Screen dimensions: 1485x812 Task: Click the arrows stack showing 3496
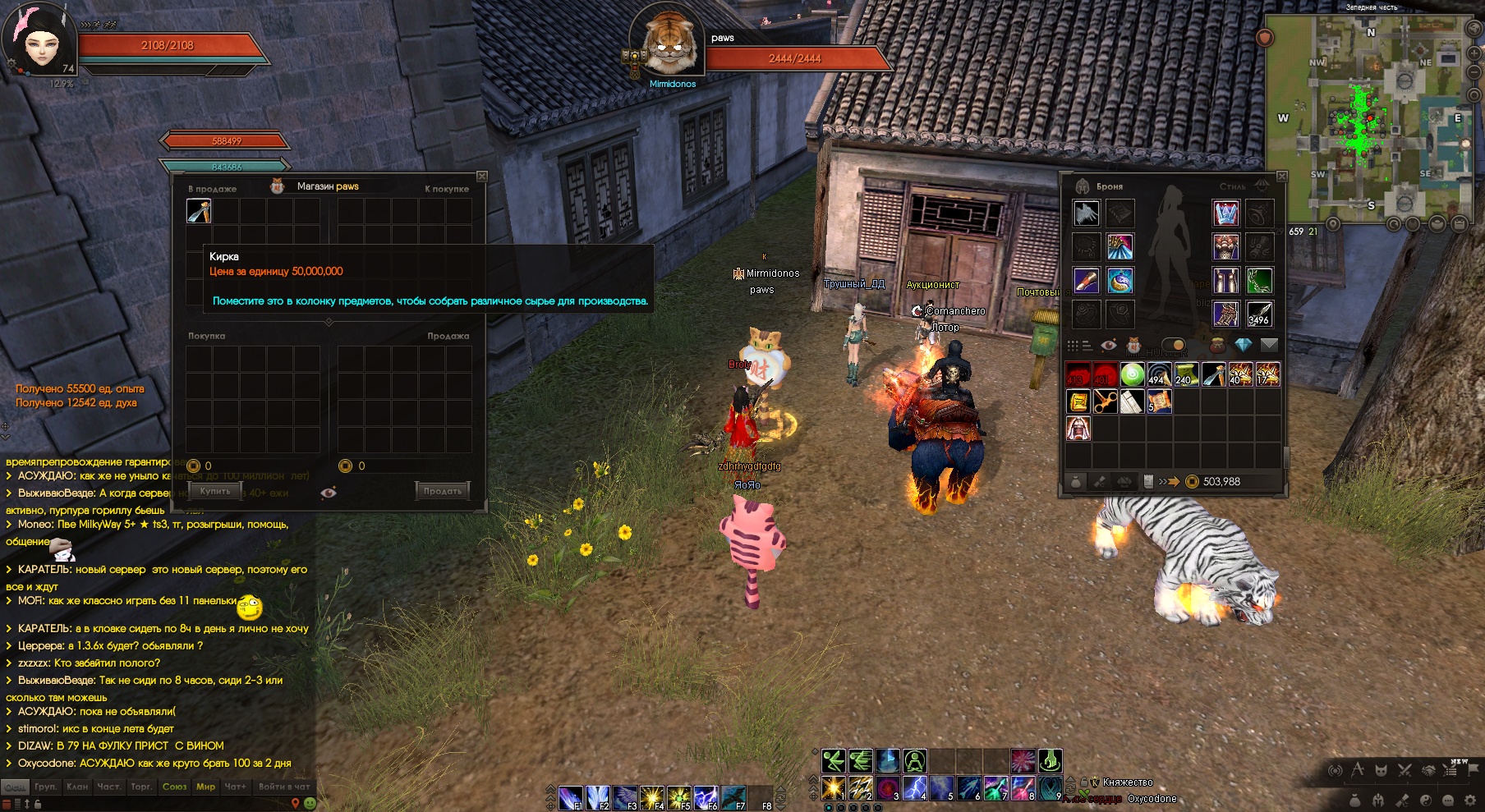(1259, 314)
